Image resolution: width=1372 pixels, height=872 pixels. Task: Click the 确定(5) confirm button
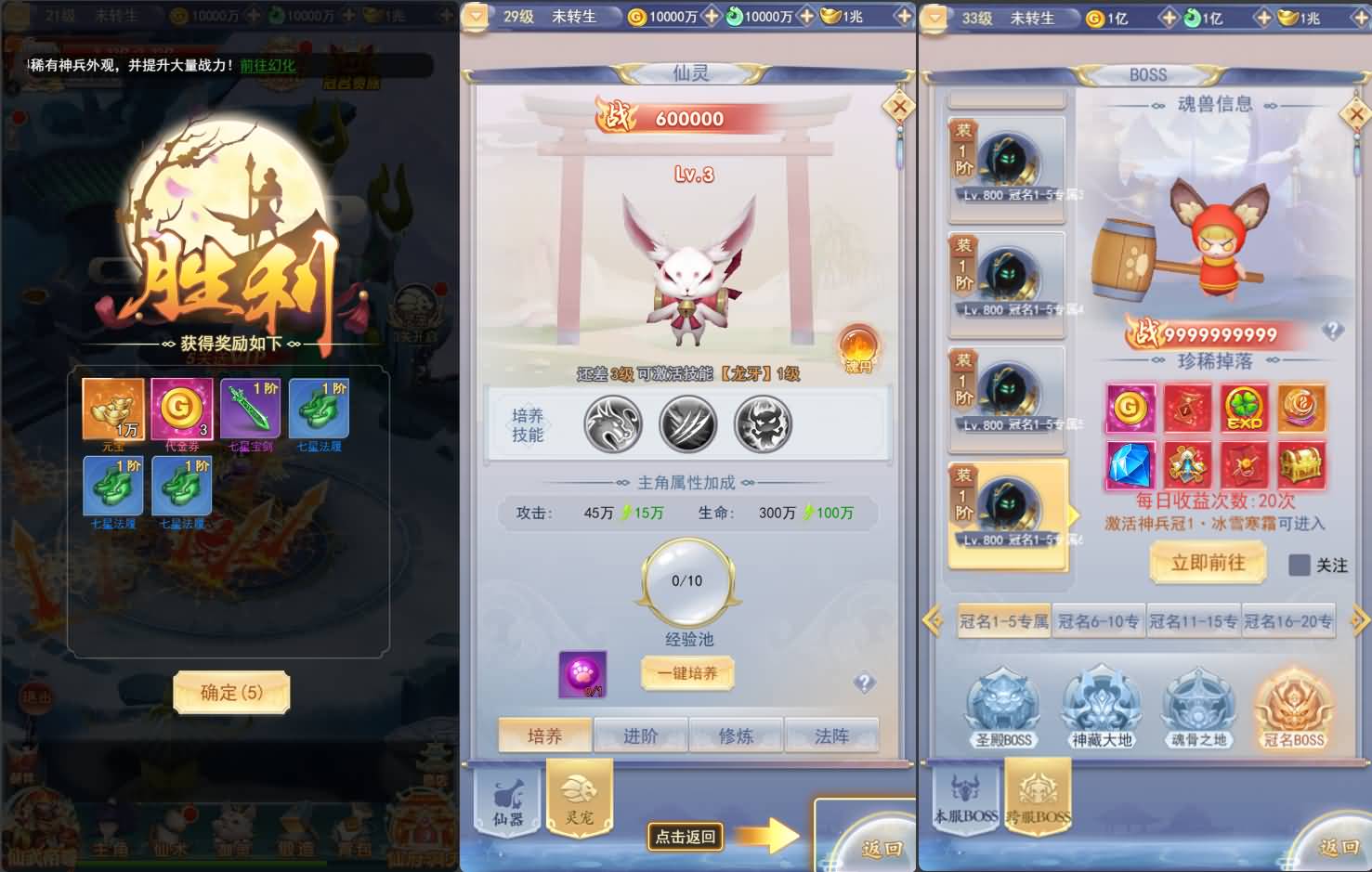click(x=230, y=694)
